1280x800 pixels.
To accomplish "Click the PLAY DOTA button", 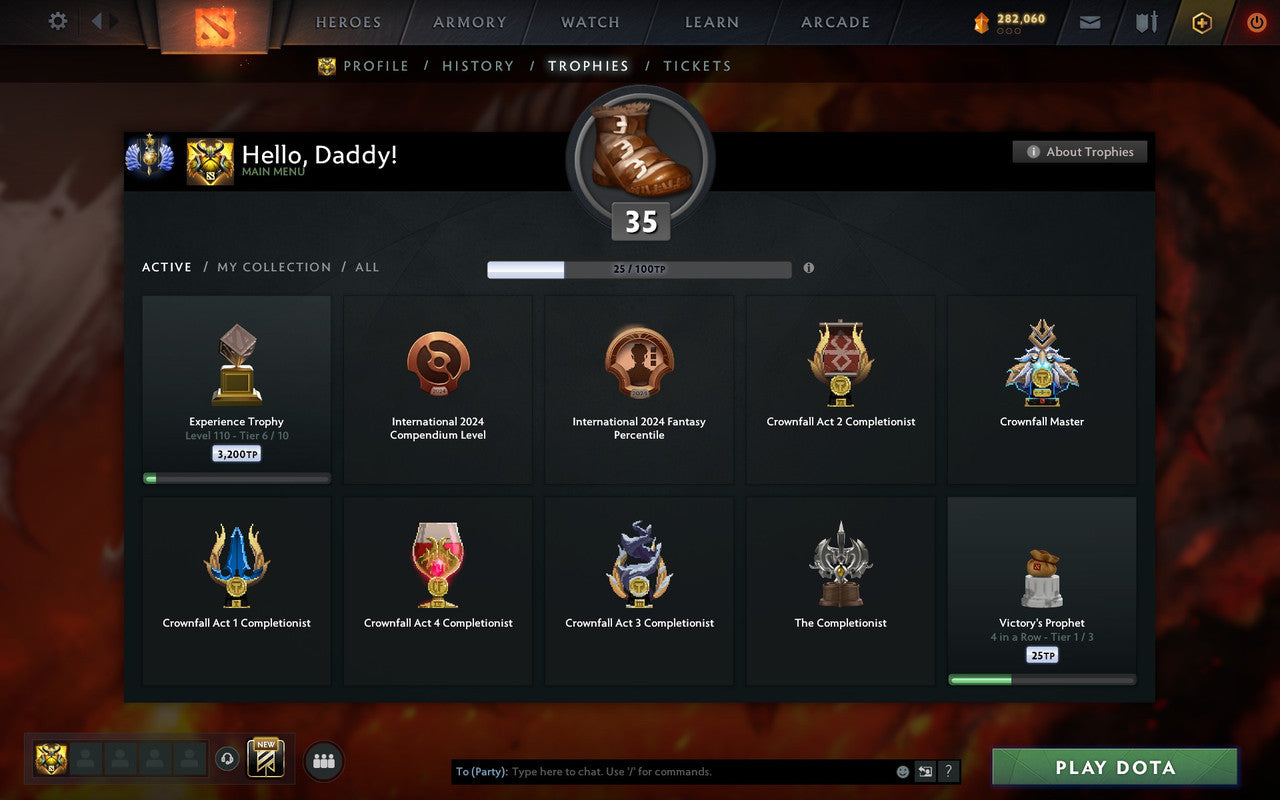I will (1114, 767).
